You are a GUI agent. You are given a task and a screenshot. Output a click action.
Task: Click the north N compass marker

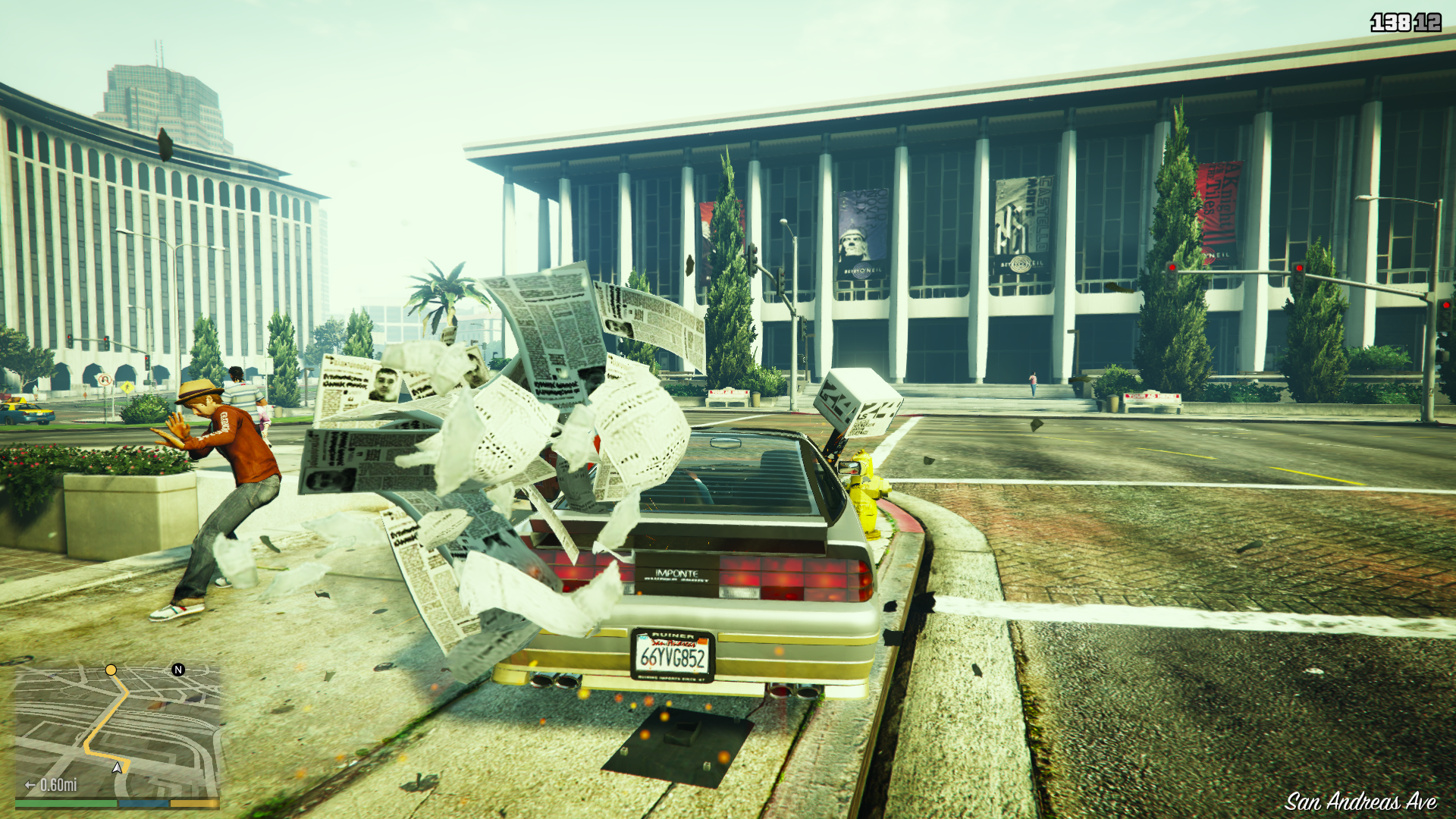[x=178, y=670]
